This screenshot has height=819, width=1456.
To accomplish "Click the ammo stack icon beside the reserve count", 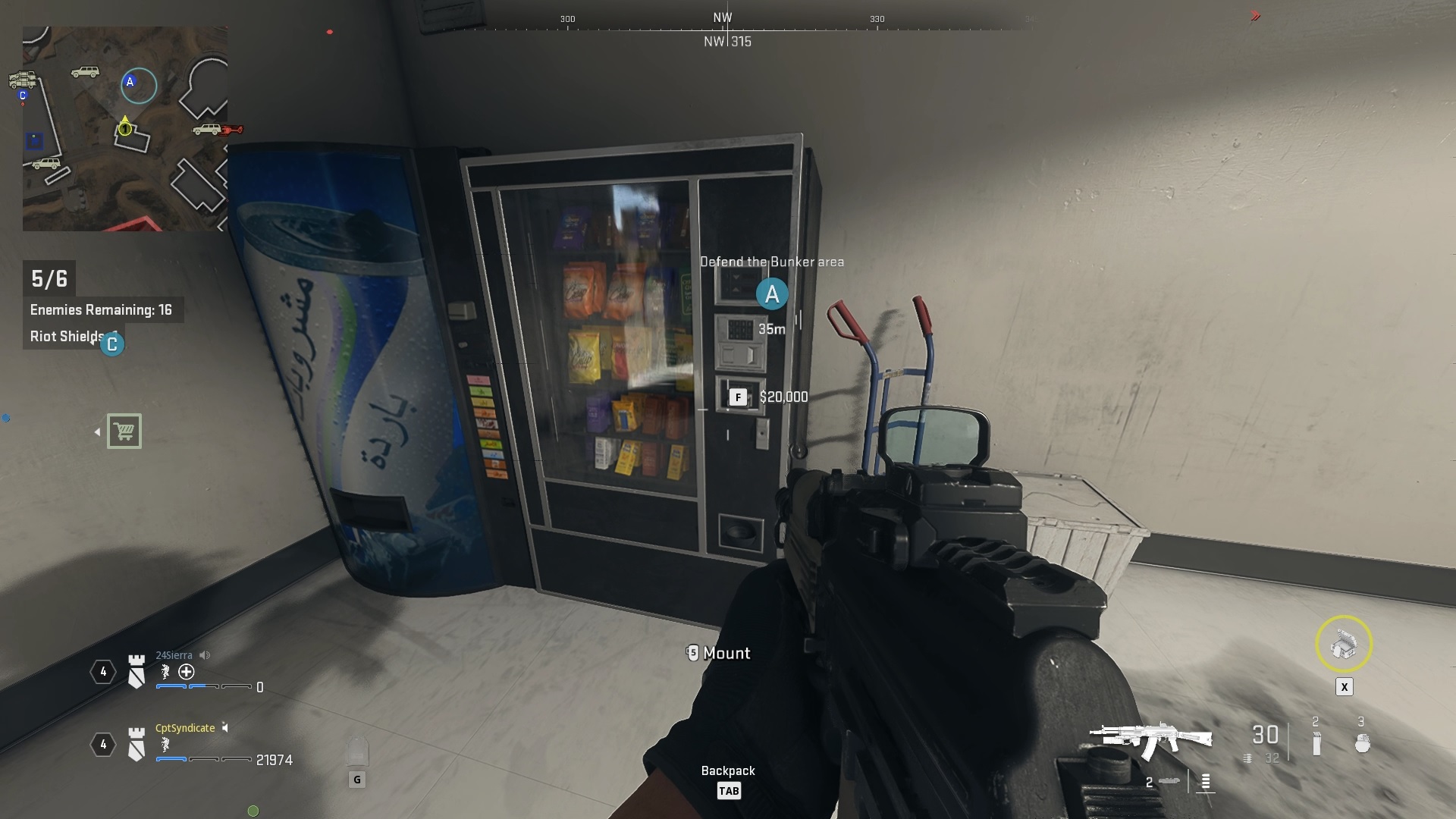I will [1247, 758].
